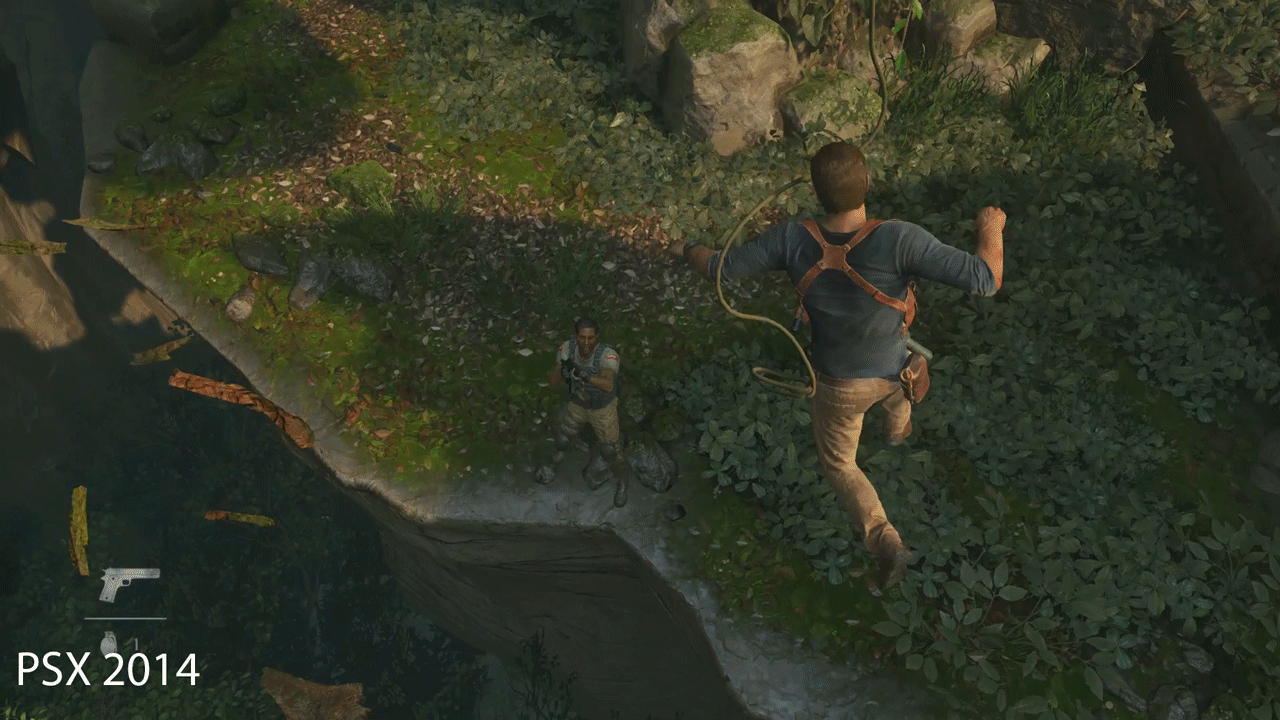This screenshot has height=720, width=1280.
Task: Select the pistol weapon icon
Action: click(128, 583)
